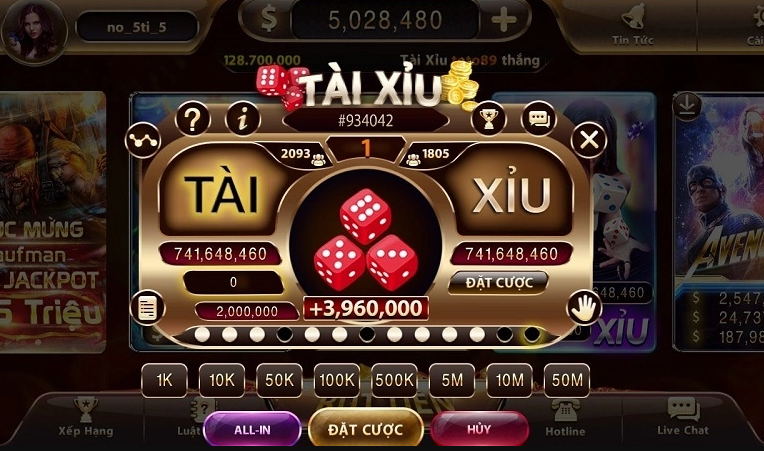Show the trend graph icon
The height and width of the screenshot is (451, 764).
(x=142, y=140)
